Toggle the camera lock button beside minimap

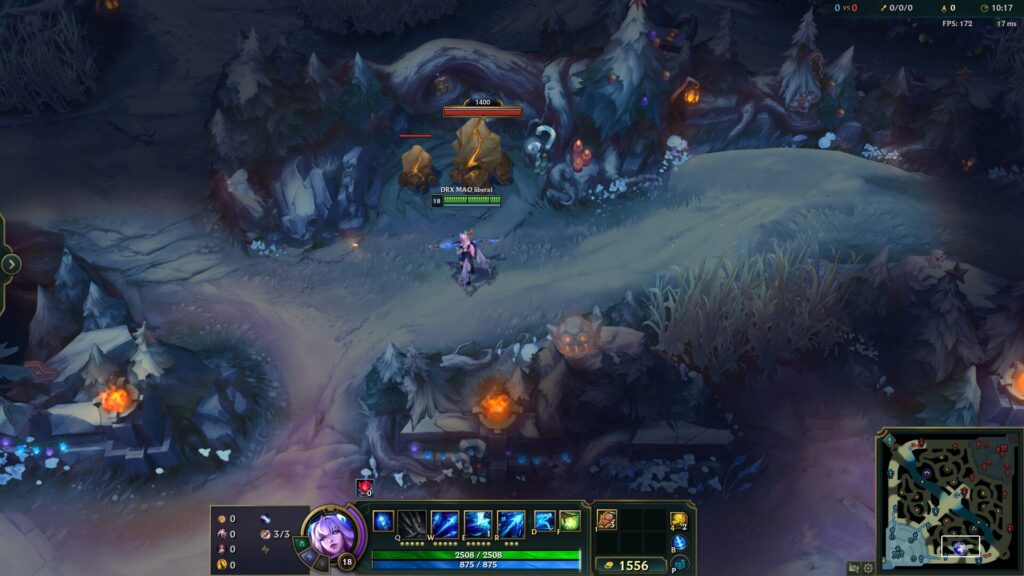coord(853,568)
